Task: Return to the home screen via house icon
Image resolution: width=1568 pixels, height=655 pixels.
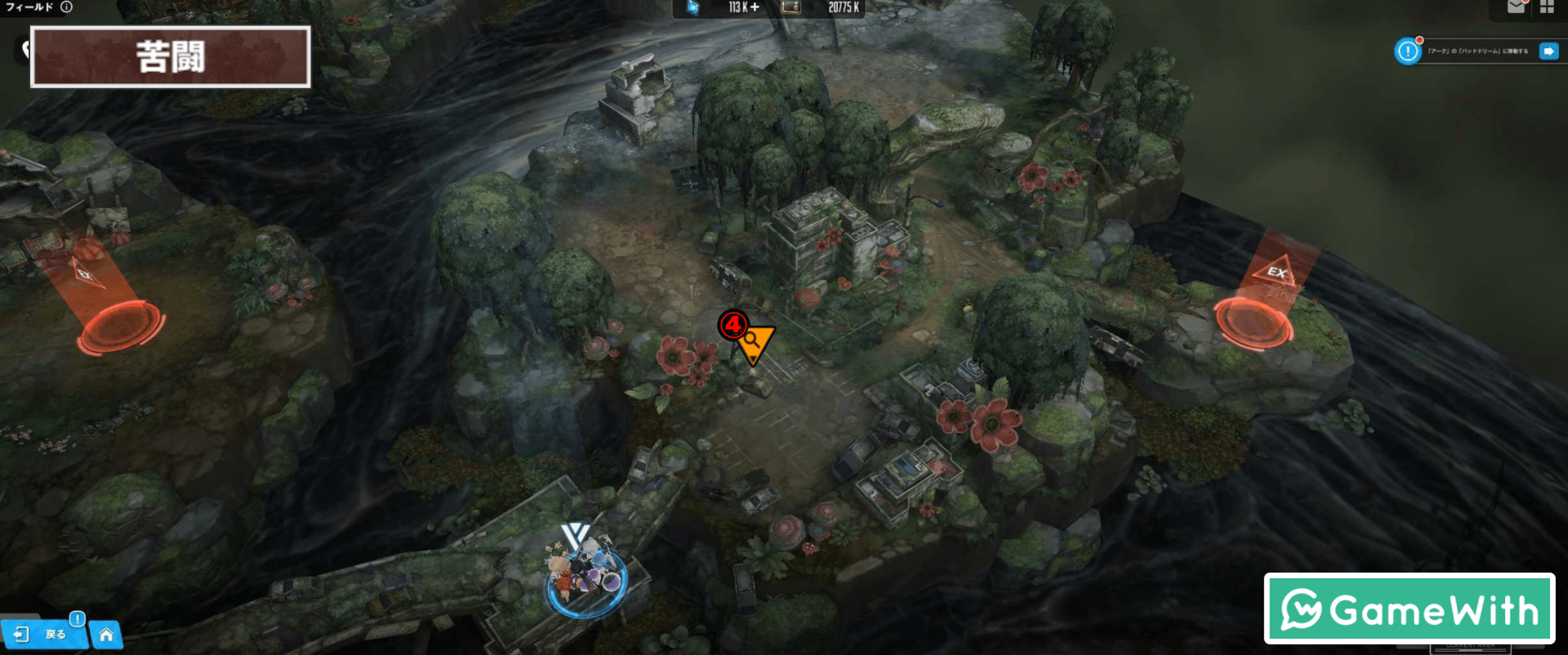Action: pos(106,635)
